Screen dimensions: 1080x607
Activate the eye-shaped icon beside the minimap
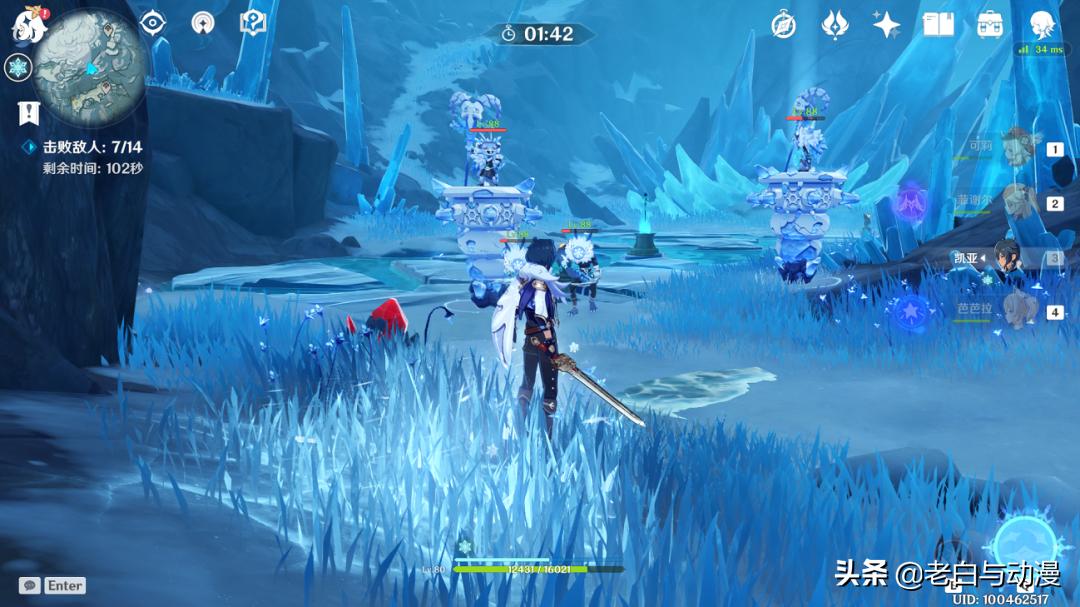[152, 23]
